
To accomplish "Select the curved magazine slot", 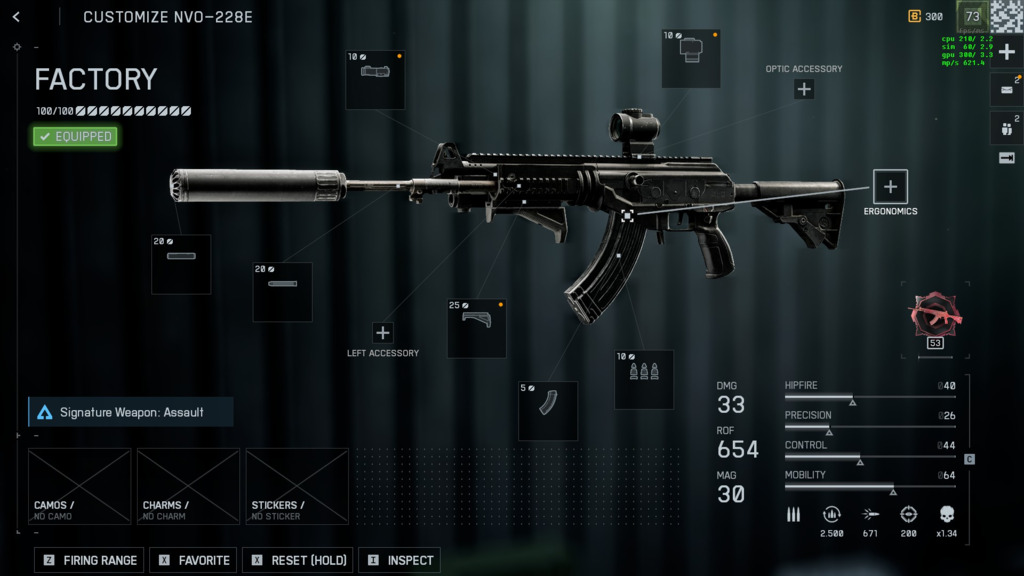I will [548, 410].
